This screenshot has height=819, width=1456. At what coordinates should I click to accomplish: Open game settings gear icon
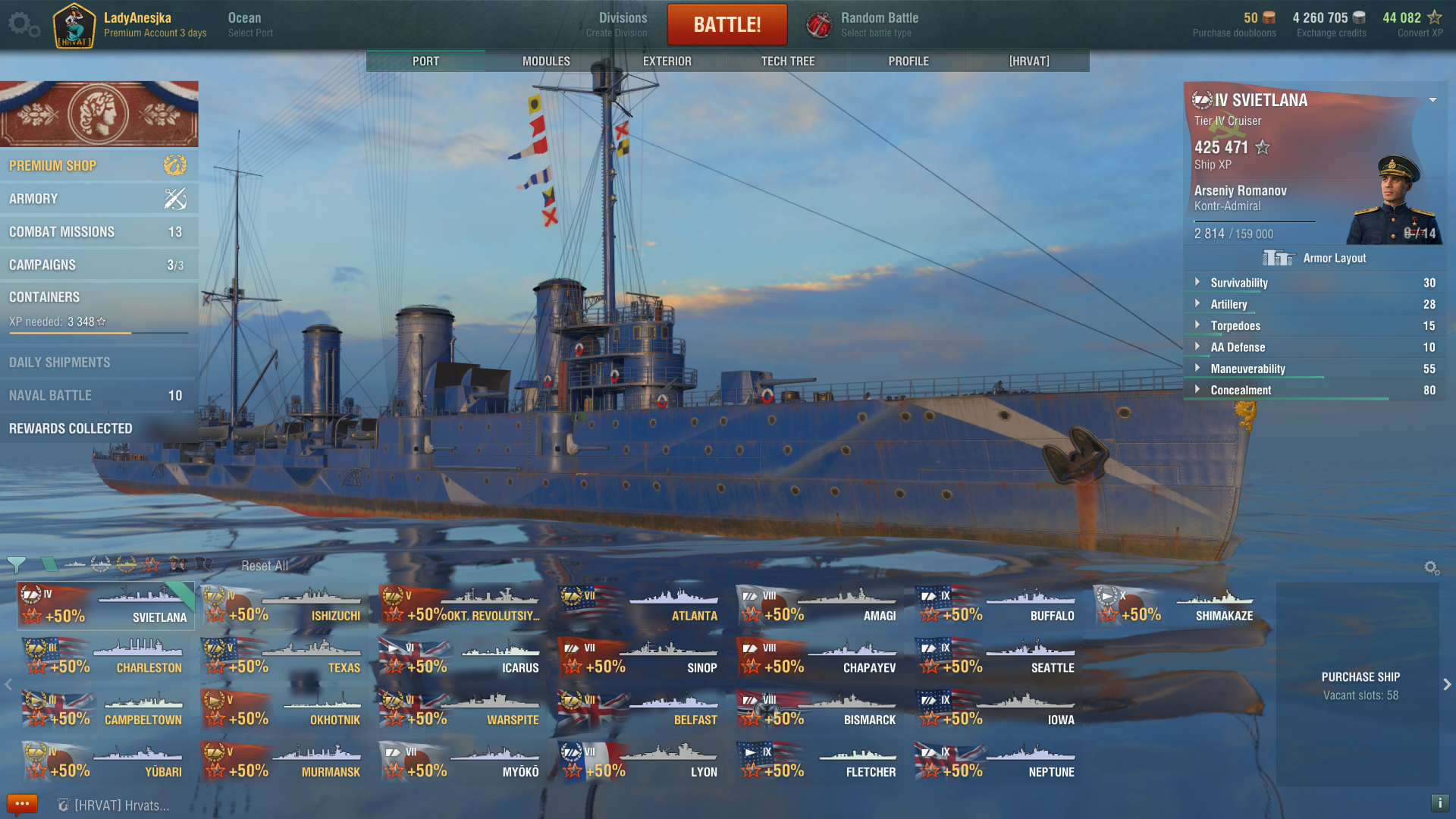tap(23, 24)
